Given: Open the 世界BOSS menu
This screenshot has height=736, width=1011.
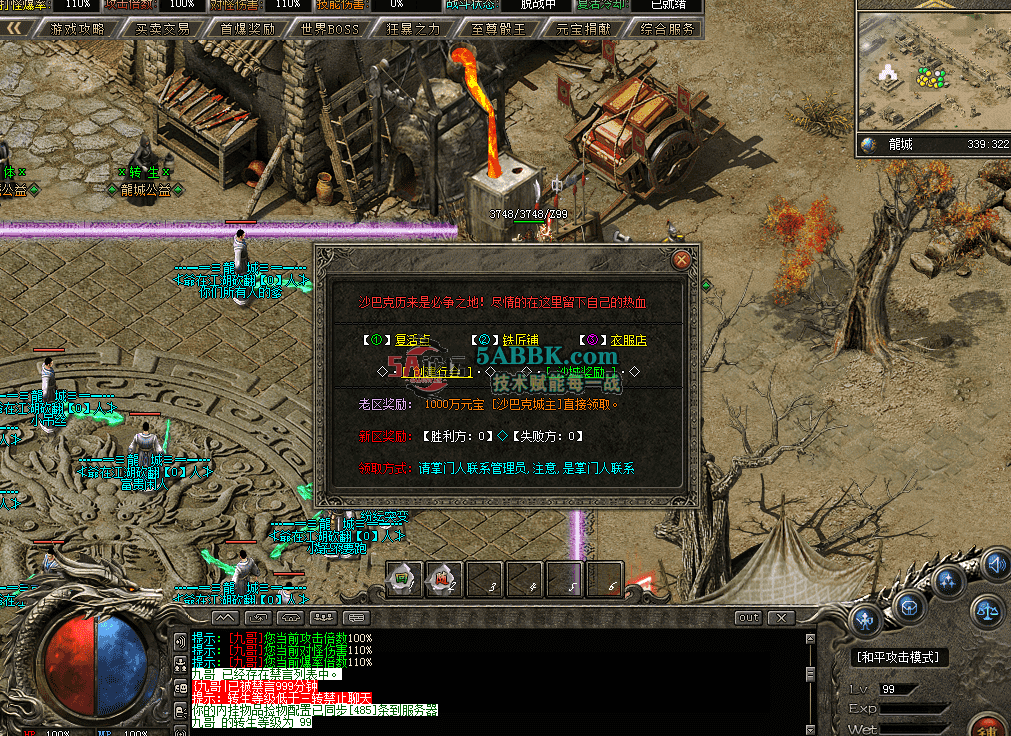Looking at the screenshot, I should point(330,29).
